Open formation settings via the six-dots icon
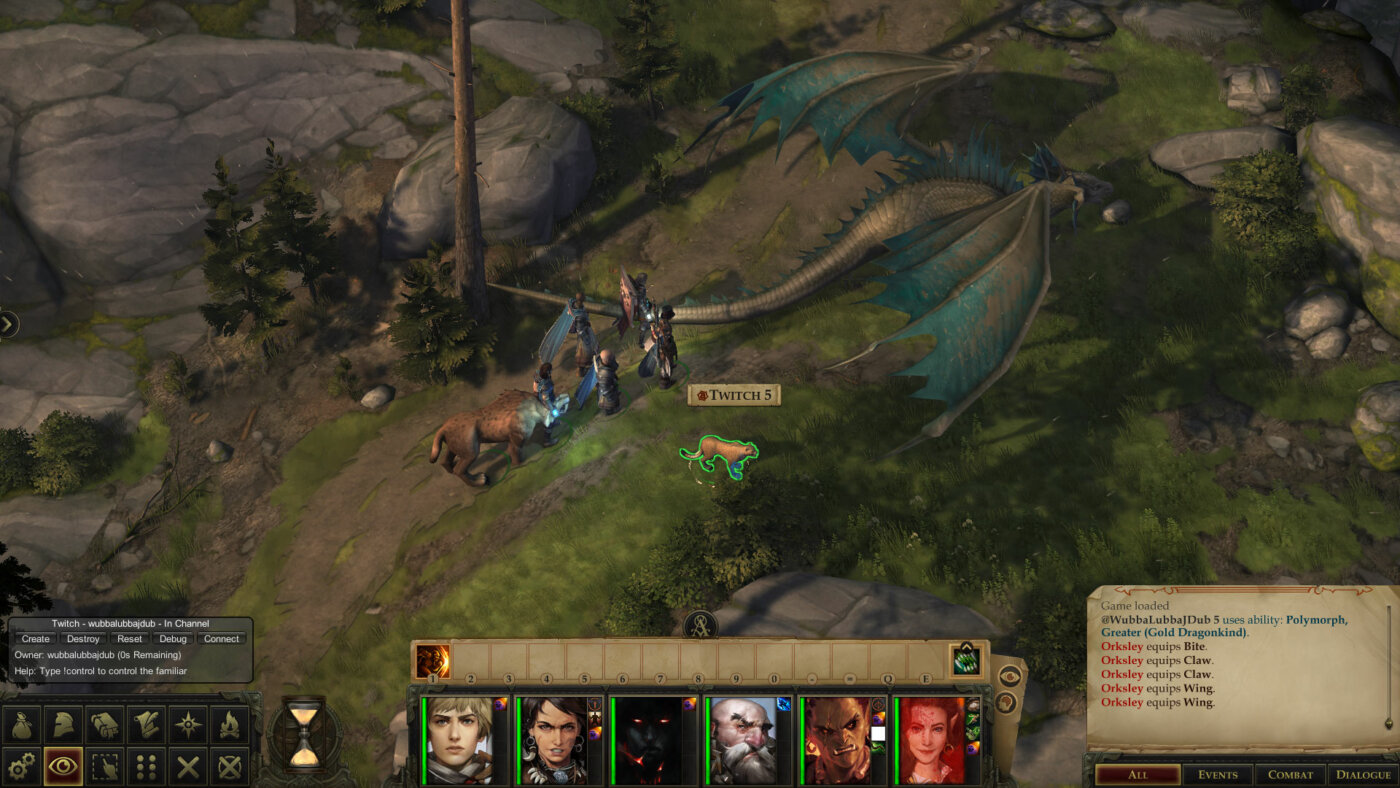 [x=146, y=764]
